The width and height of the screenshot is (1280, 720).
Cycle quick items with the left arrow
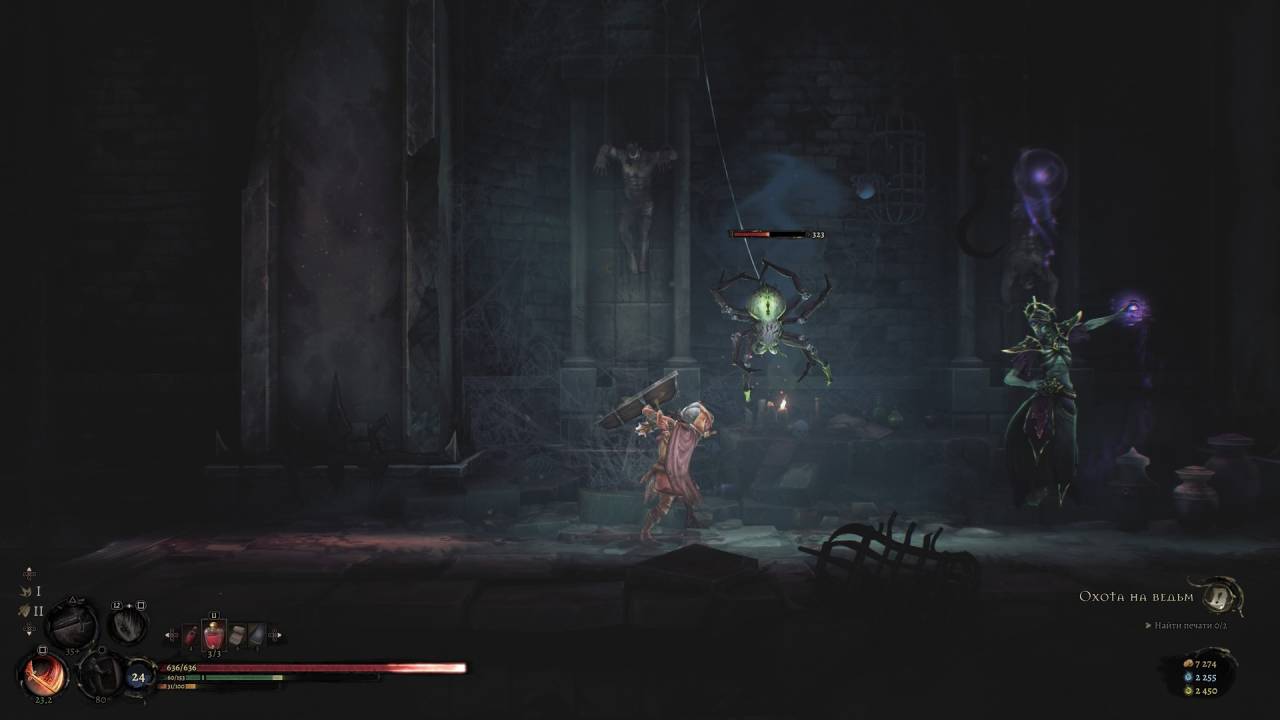(172, 635)
